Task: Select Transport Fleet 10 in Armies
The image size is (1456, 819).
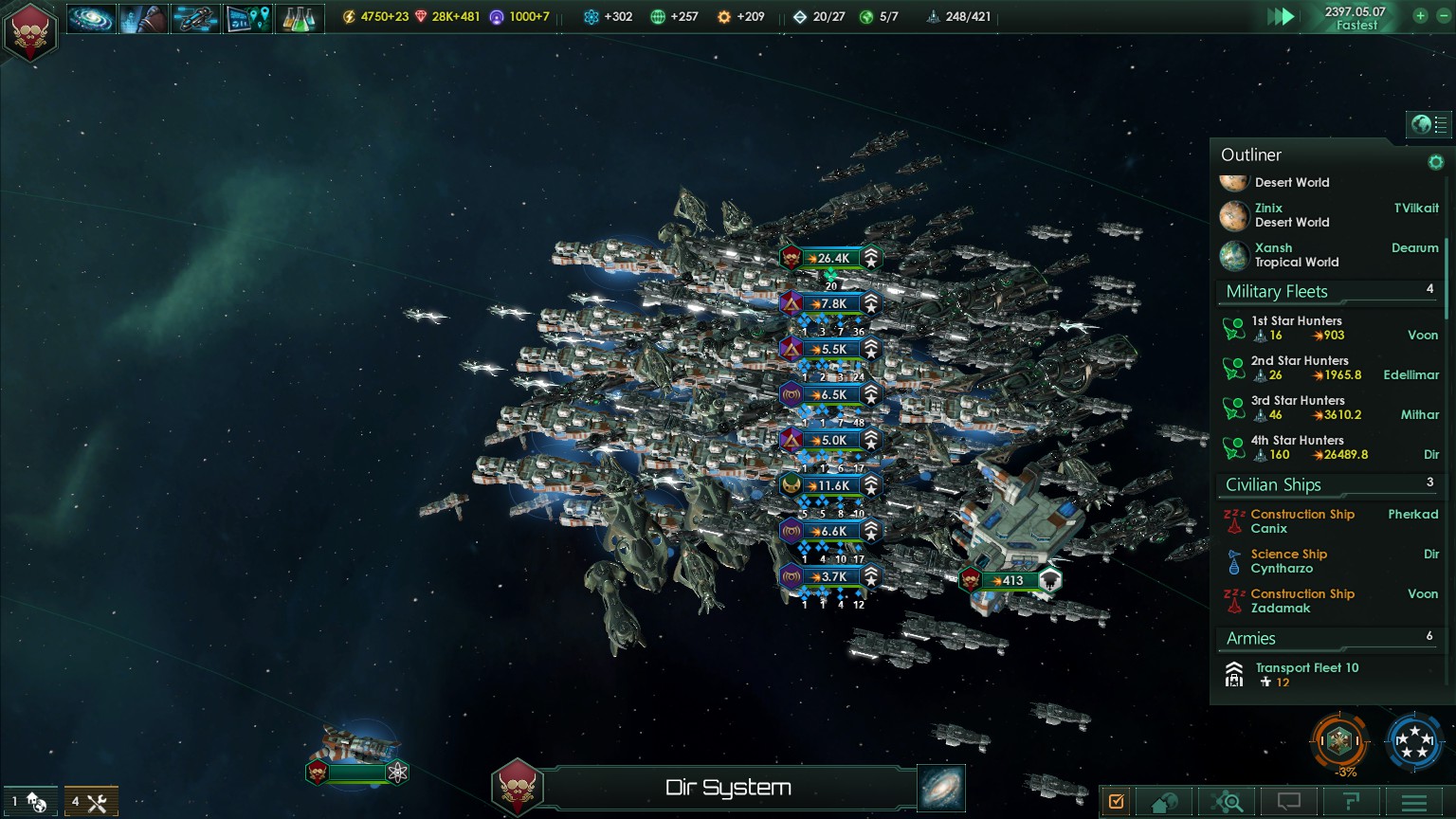Action: pos(1306,674)
